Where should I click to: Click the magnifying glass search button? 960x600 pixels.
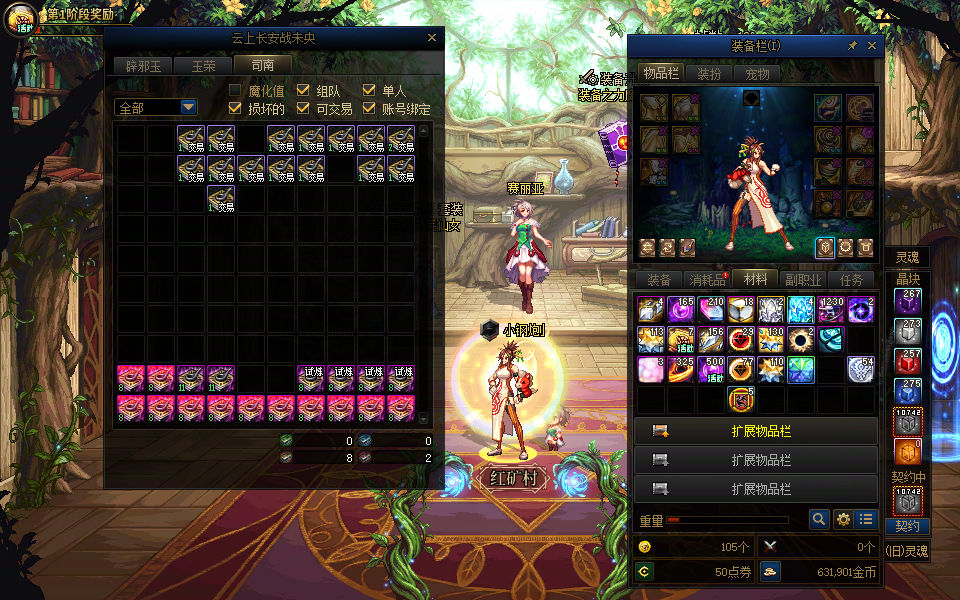tap(819, 519)
